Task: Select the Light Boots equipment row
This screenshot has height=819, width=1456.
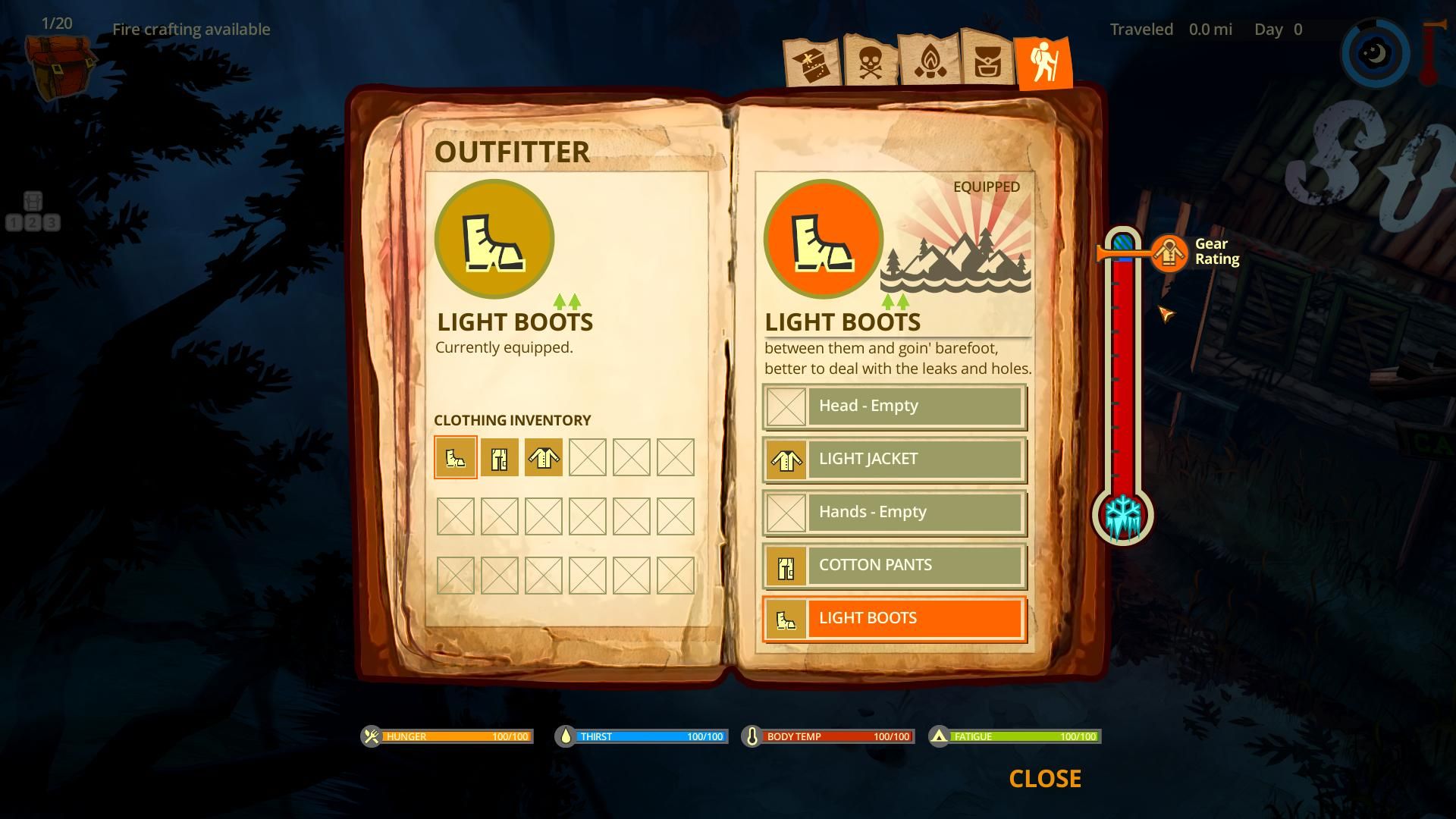Action: [x=895, y=619]
